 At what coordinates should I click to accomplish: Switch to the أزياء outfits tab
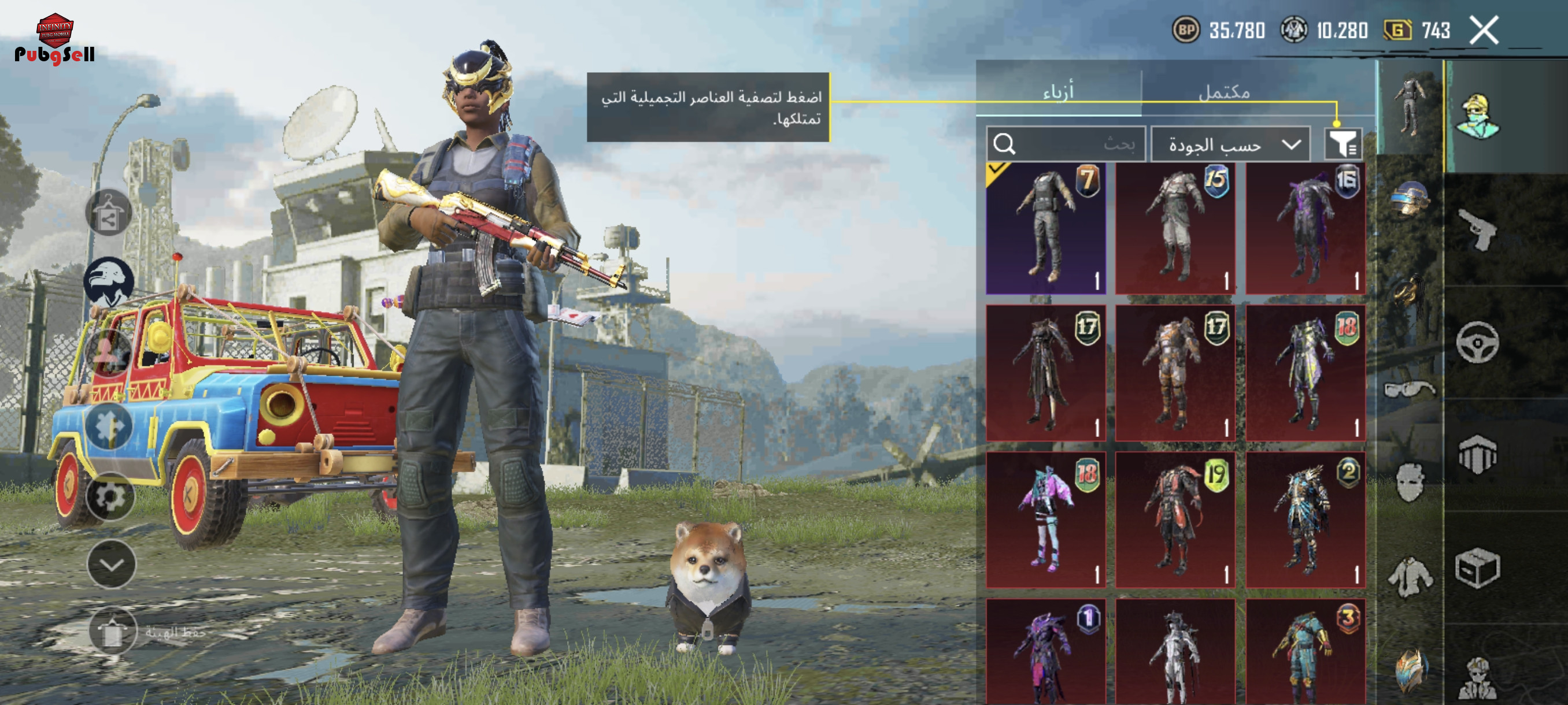point(1059,92)
